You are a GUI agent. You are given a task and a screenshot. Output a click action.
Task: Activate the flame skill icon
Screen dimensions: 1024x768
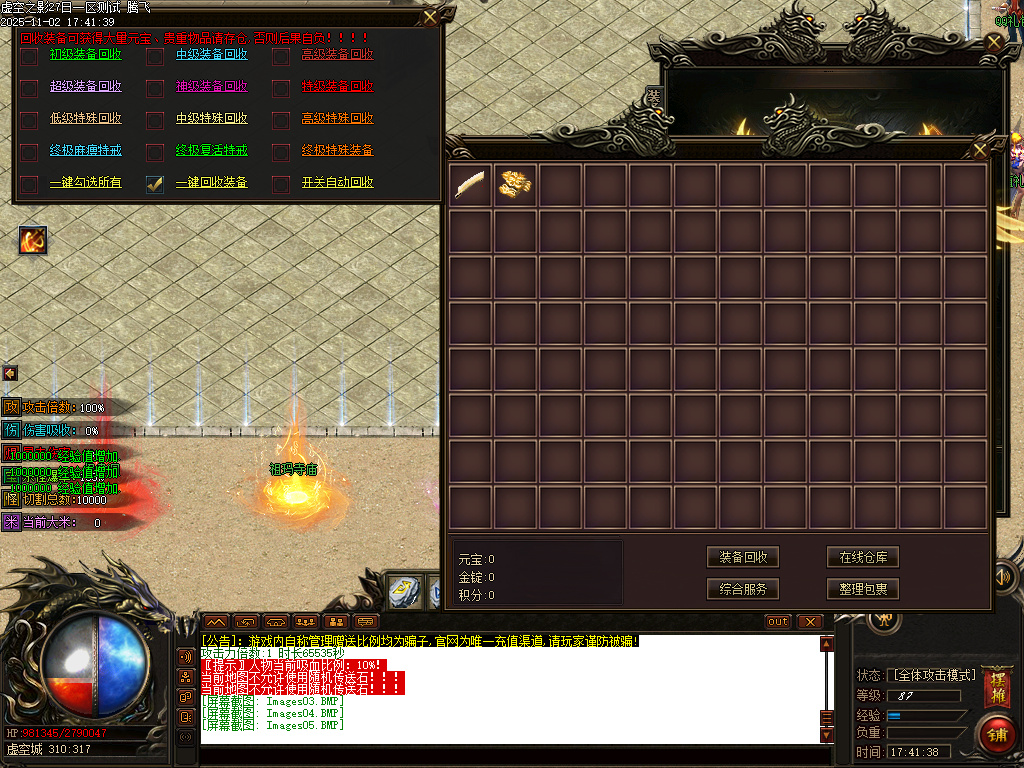[33, 240]
